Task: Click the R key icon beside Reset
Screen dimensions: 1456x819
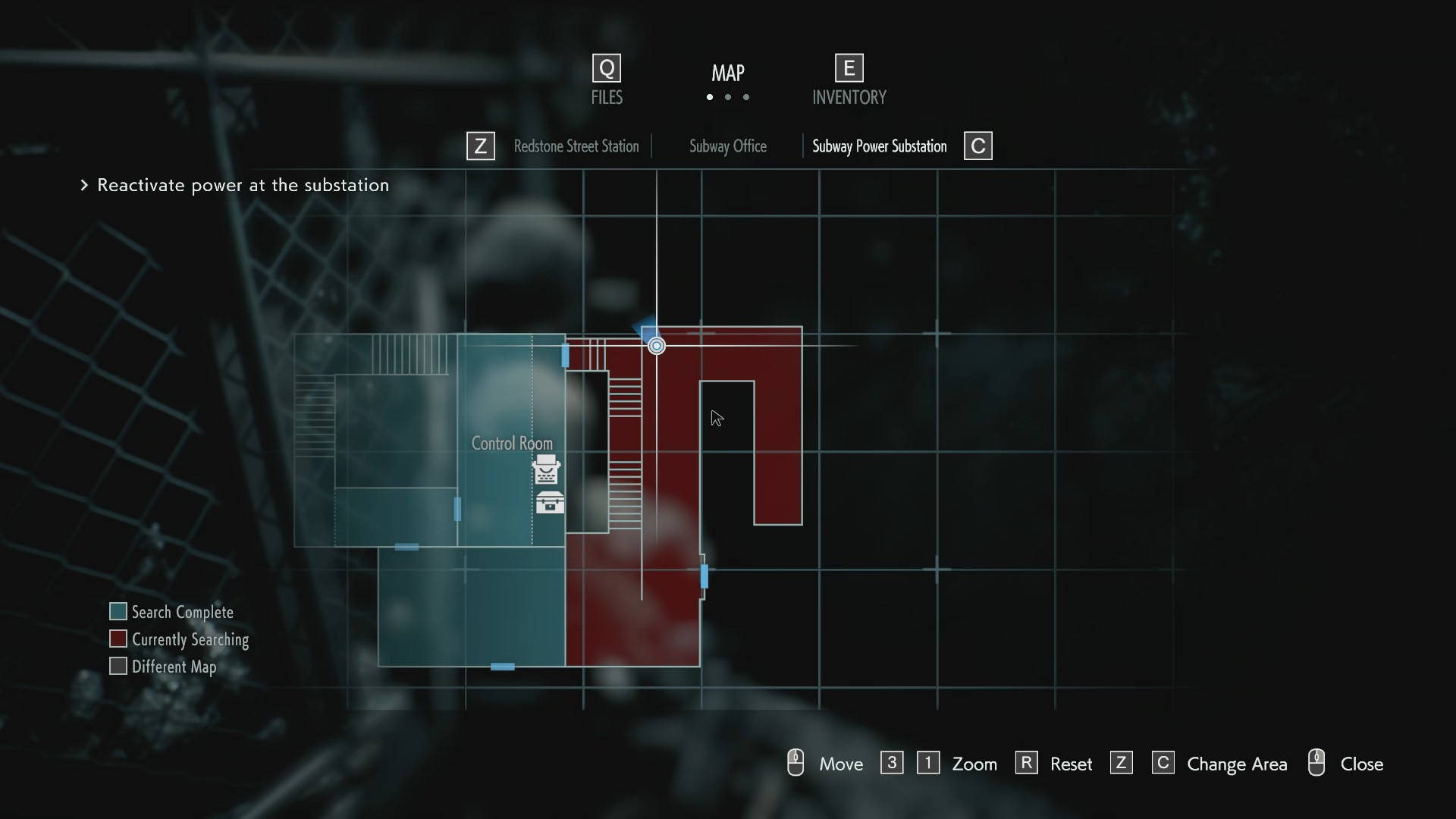Action: (1026, 763)
